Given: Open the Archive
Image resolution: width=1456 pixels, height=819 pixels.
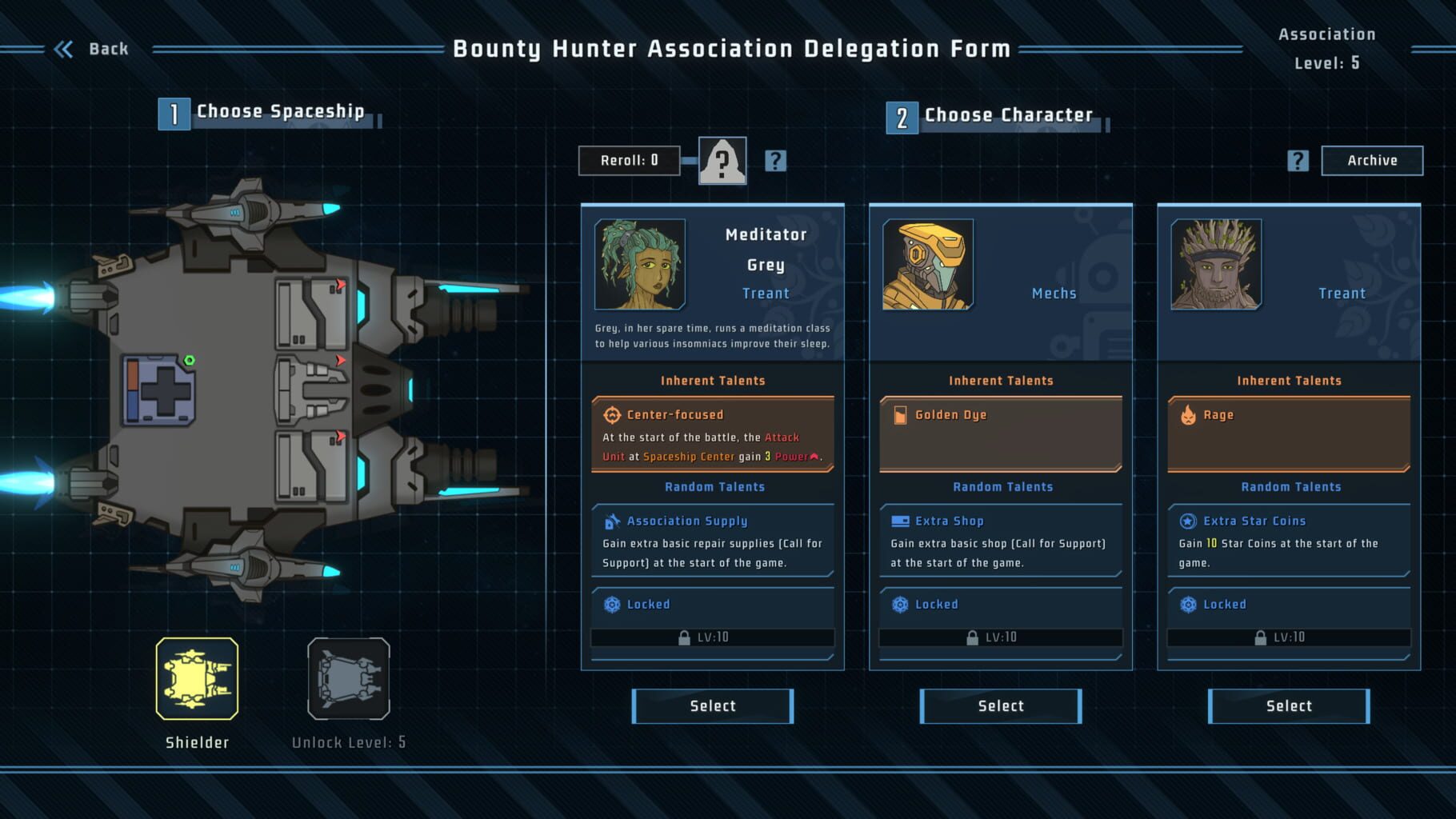Looking at the screenshot, I should pos(1371,160).
